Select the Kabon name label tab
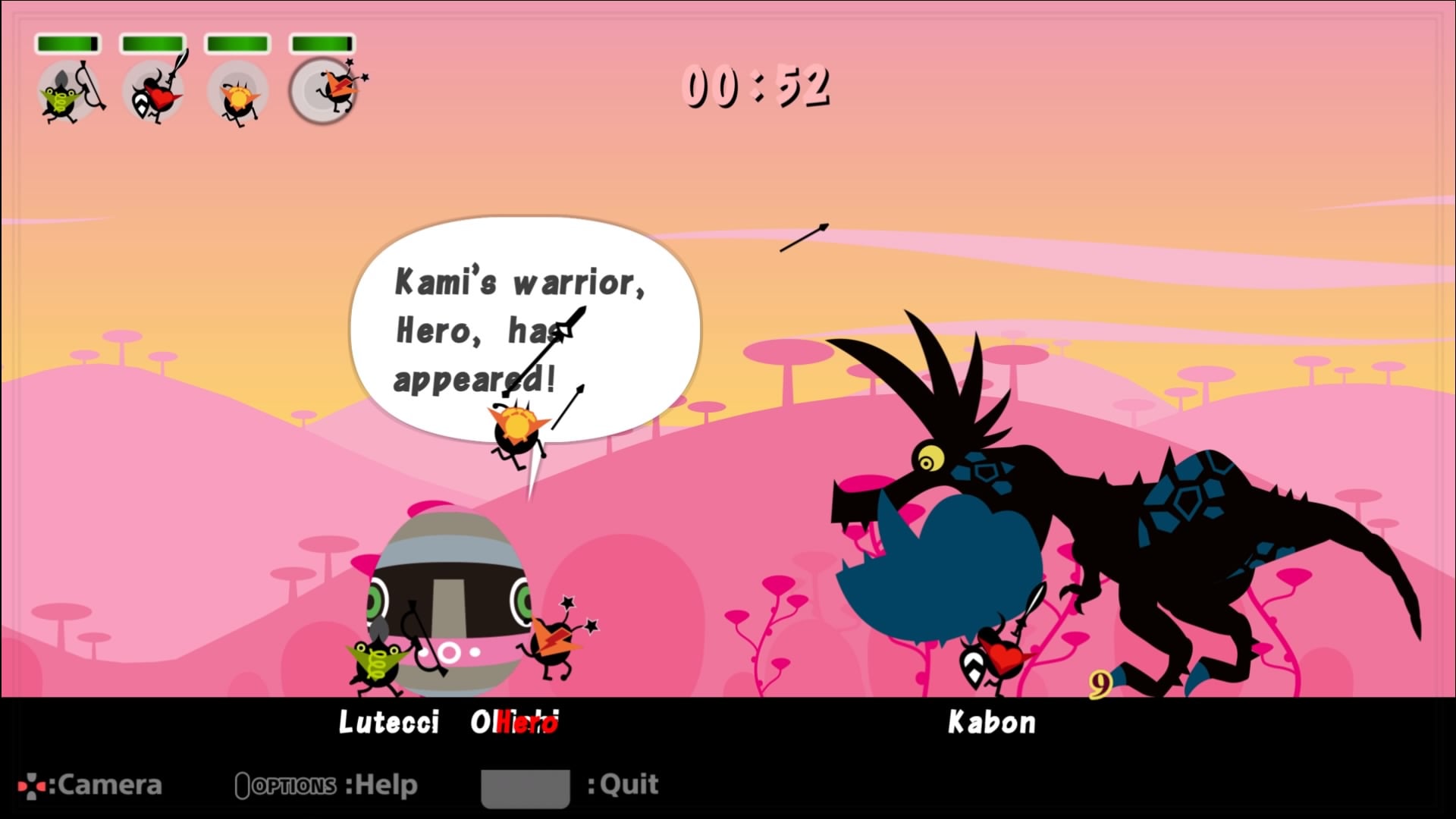 click(x=992, y=723)
